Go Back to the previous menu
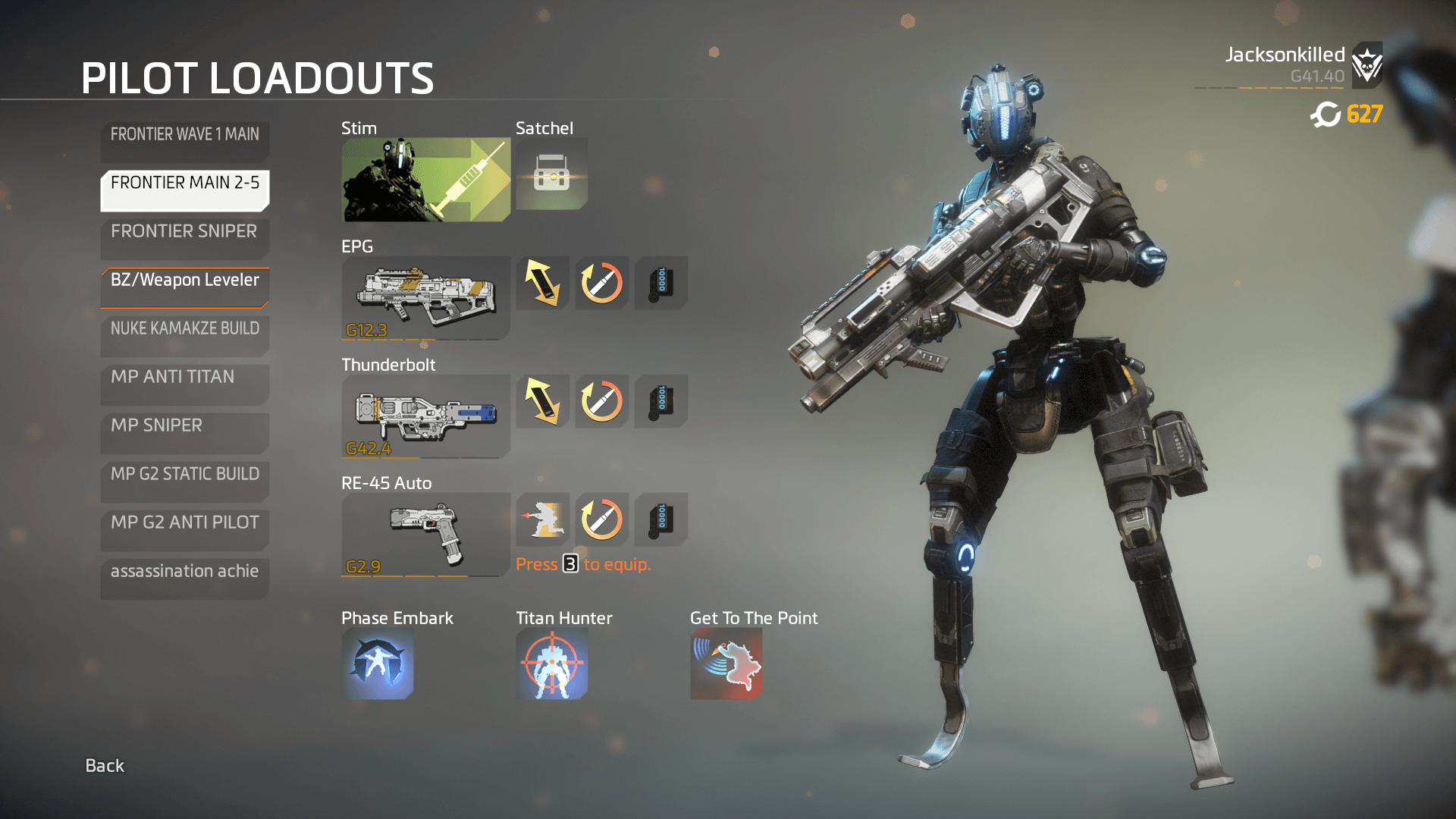The width and height of the screenshot is (1456, 819). click(x=105, y=766)
